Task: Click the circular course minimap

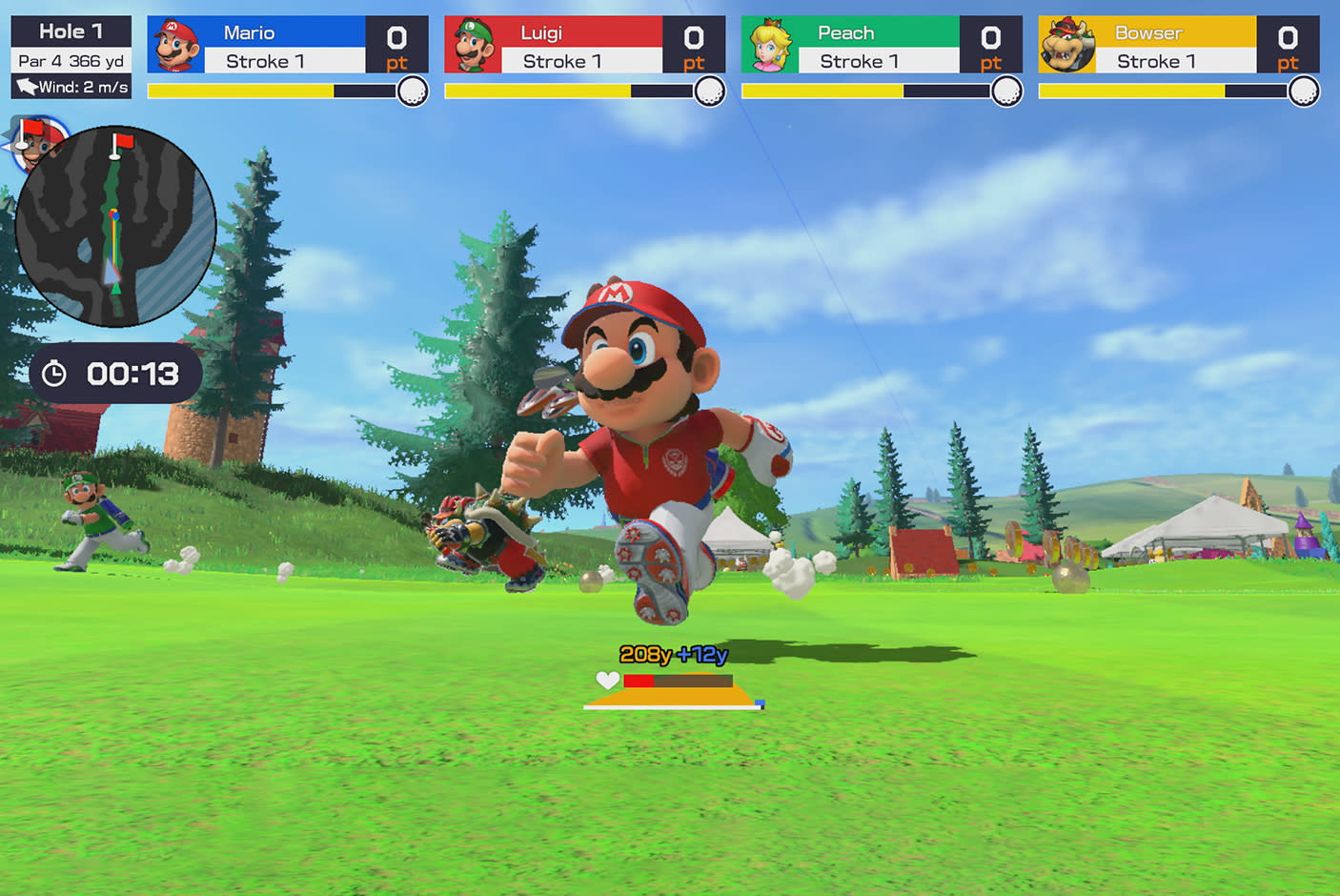Action: pos(115,227)
